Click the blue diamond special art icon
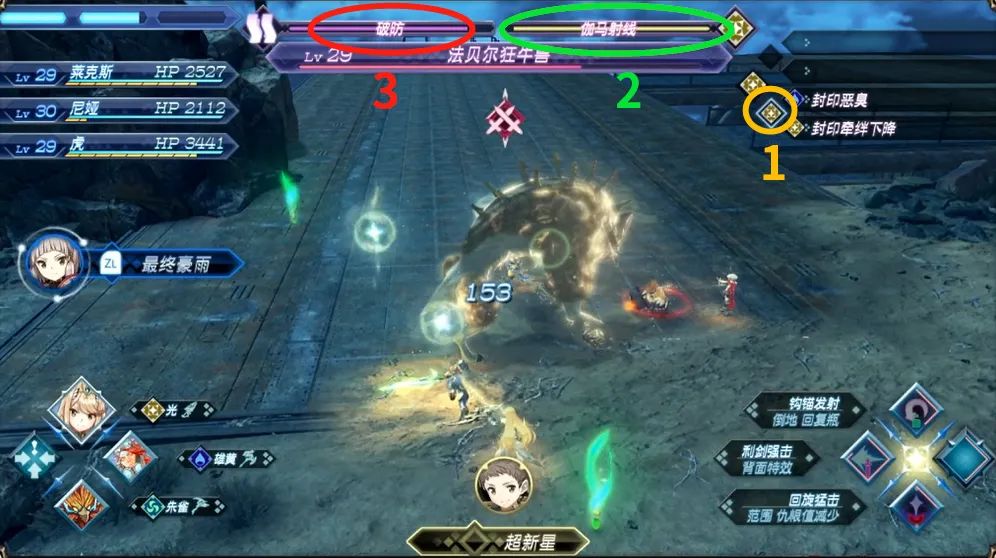The height and width of the screenshot is (558, 996). coord(964,457)
